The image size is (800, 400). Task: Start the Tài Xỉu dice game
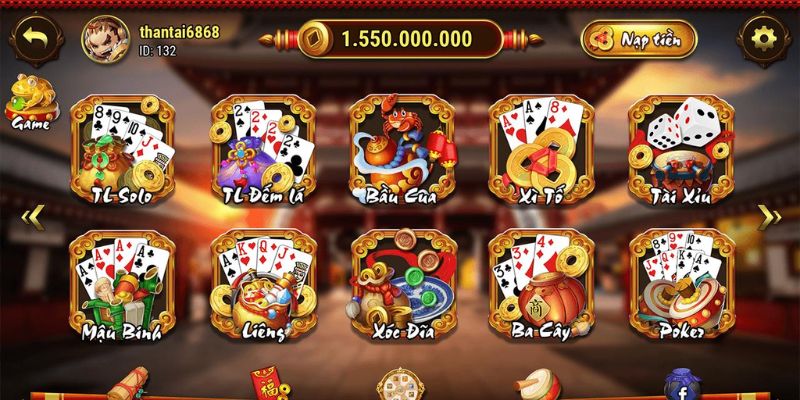click(x=680, y=150)
